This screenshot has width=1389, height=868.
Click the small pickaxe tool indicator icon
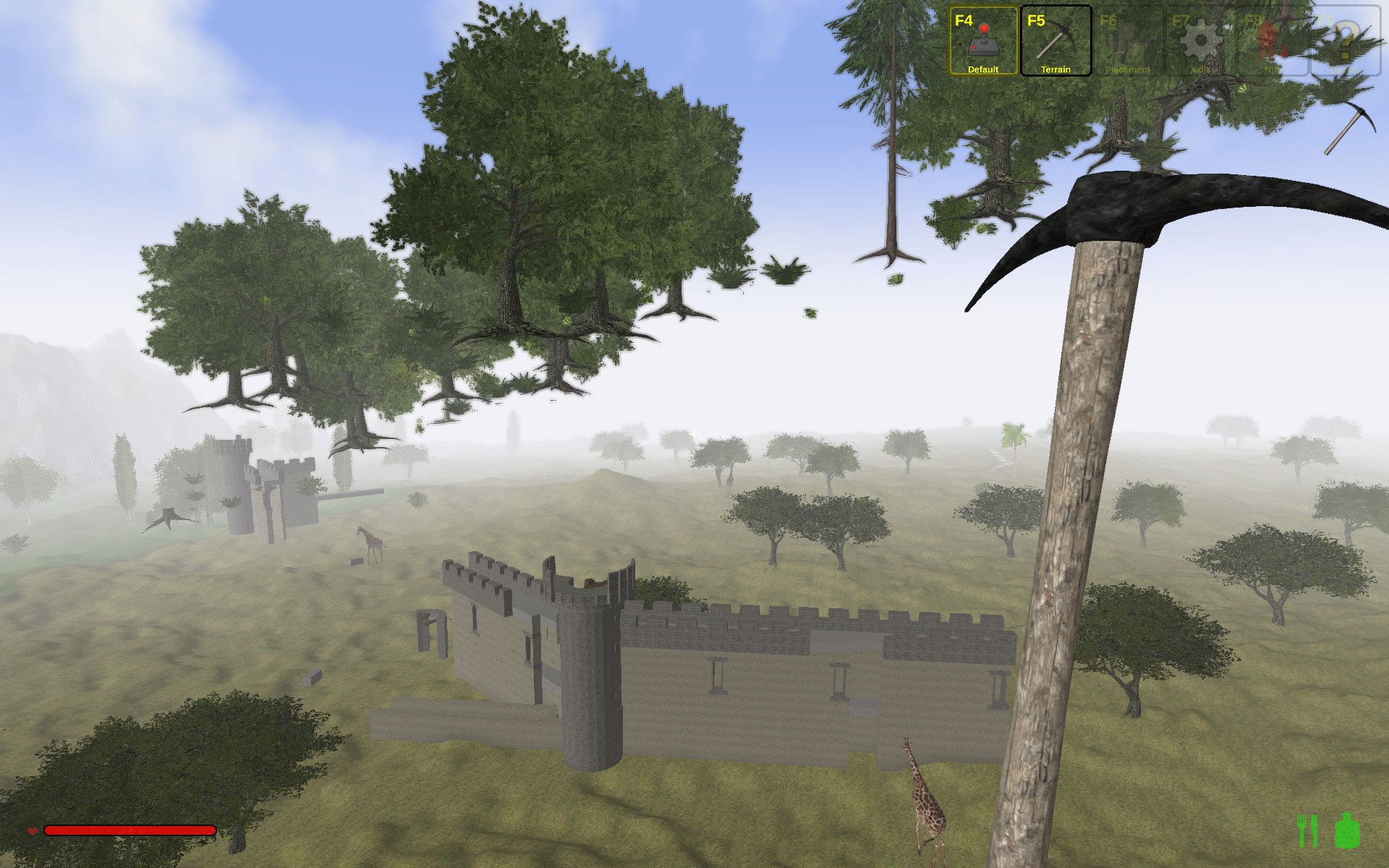pos(1348,128)
